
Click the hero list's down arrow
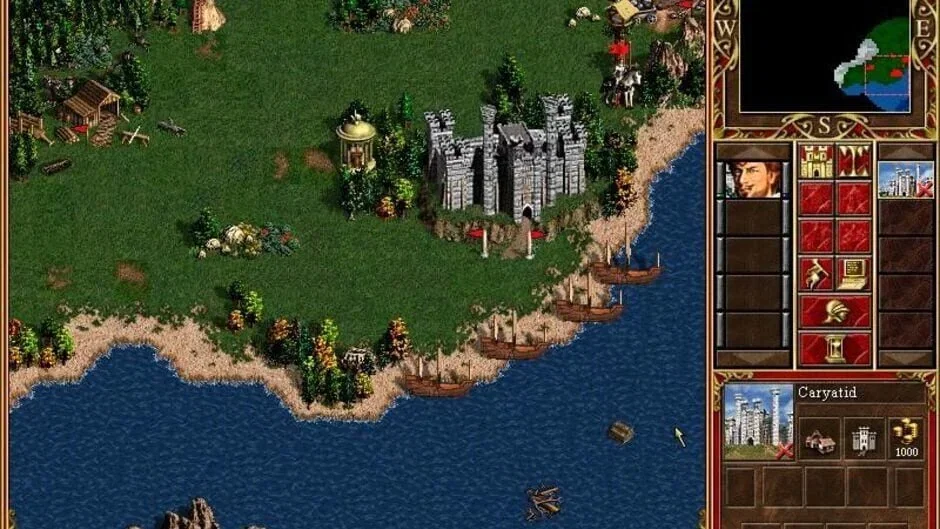click(752, 358)
